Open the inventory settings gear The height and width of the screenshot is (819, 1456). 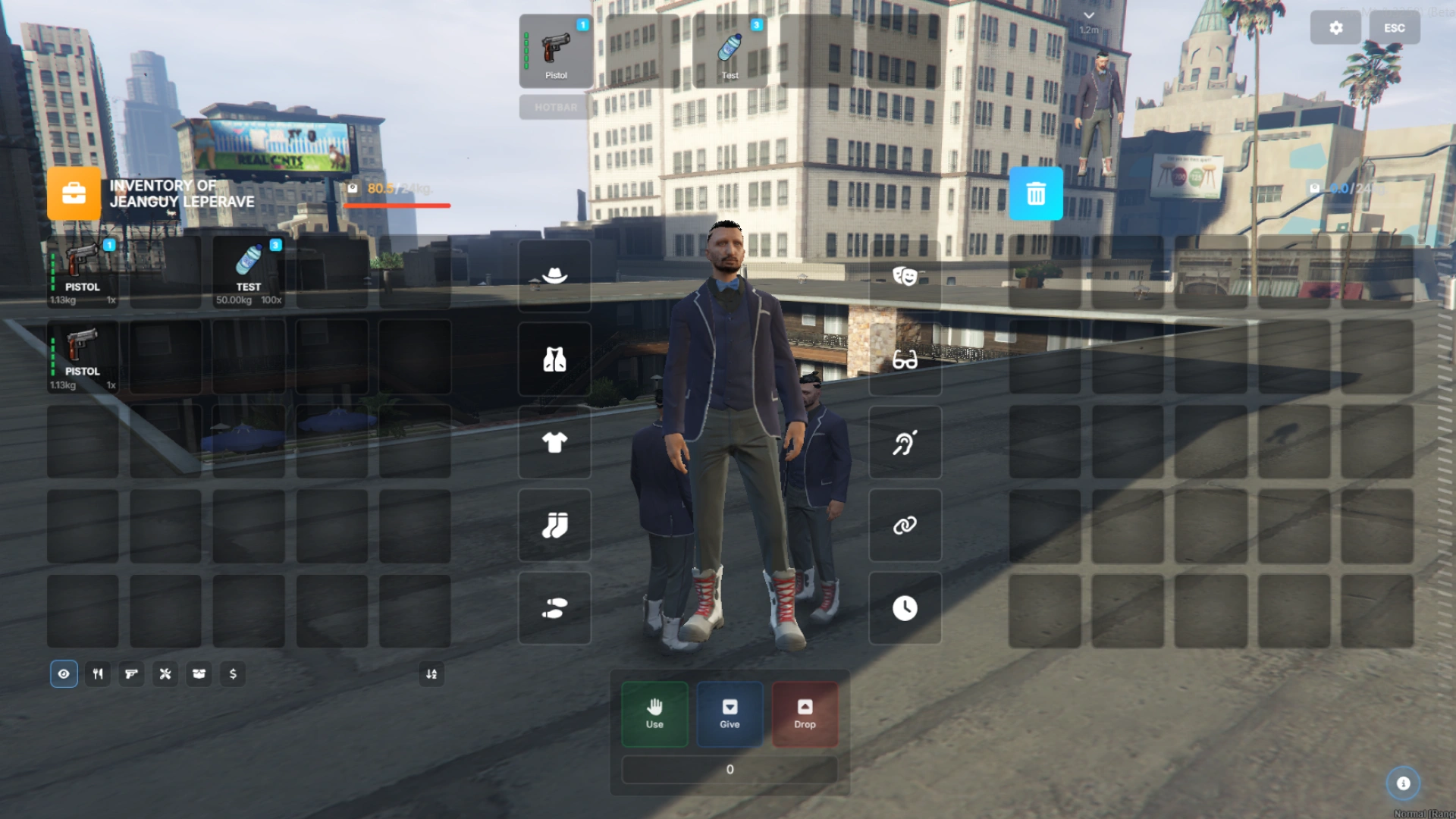pyautogui.click(x=1335, y=28)
